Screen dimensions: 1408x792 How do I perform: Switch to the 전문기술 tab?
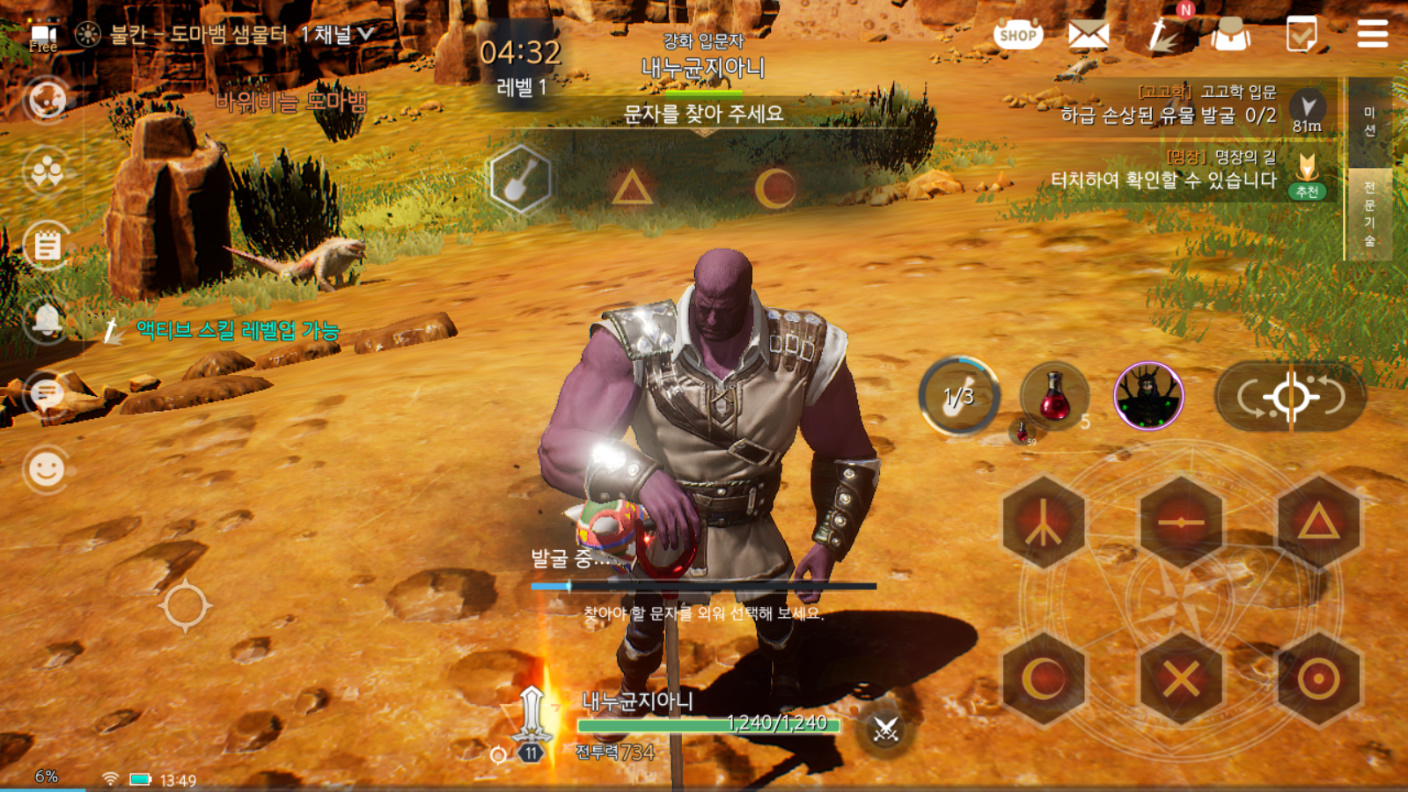click(x=1370, y=214)
